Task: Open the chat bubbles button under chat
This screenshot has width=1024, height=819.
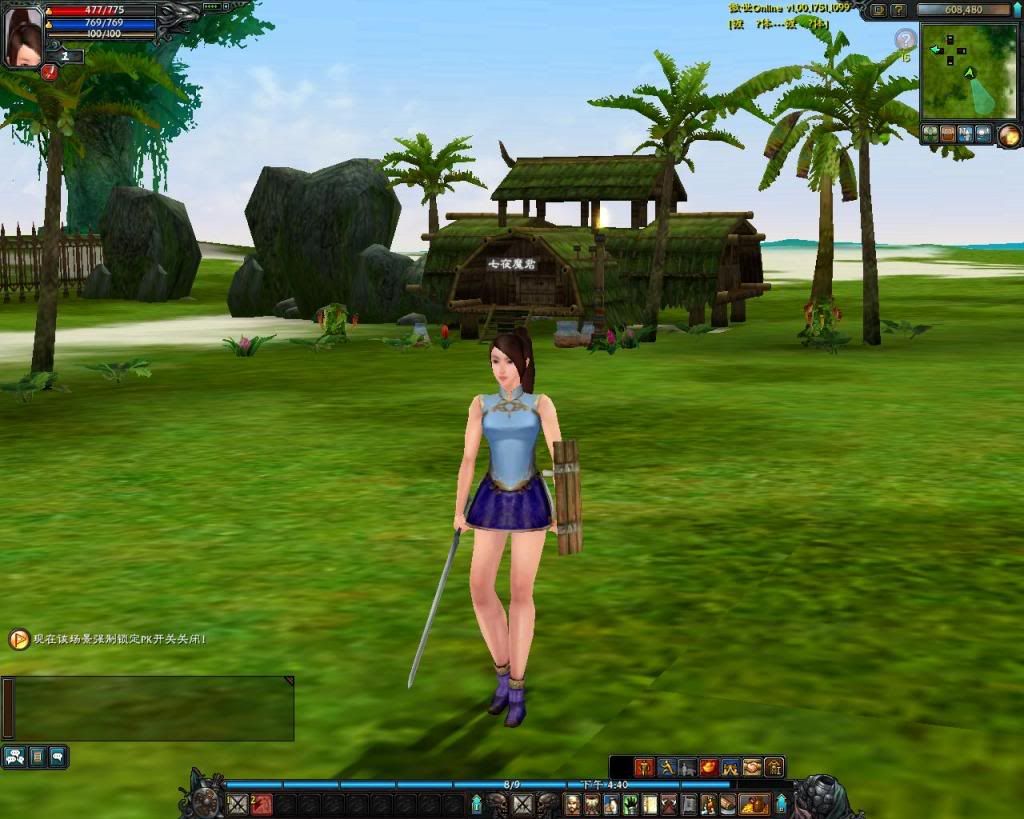Action: [15, 757]
